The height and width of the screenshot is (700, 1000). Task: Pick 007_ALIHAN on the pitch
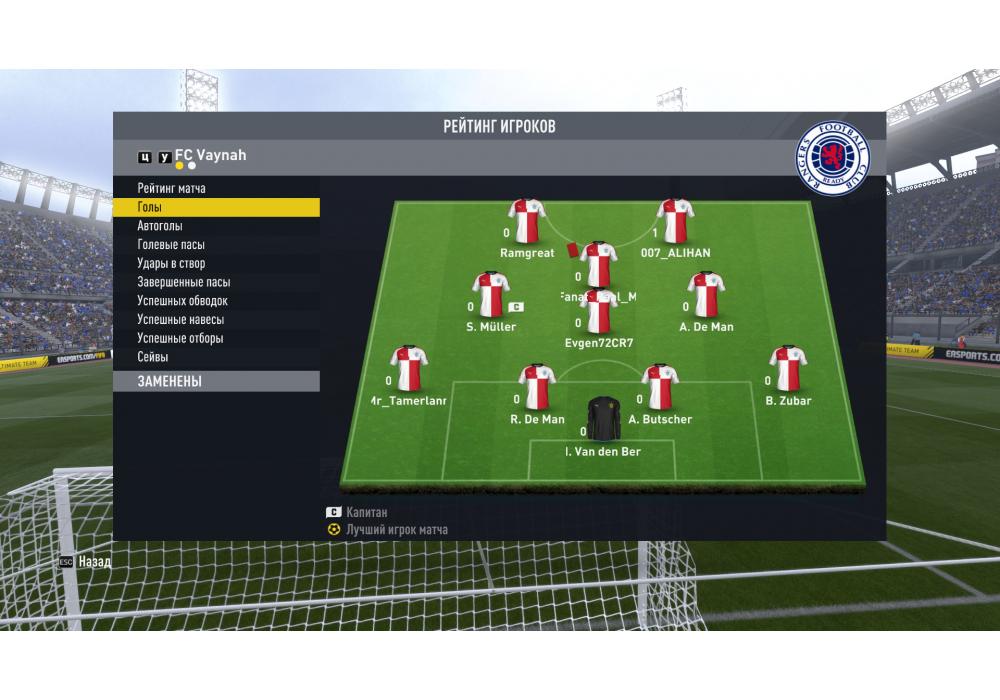[x=676, y=221]
